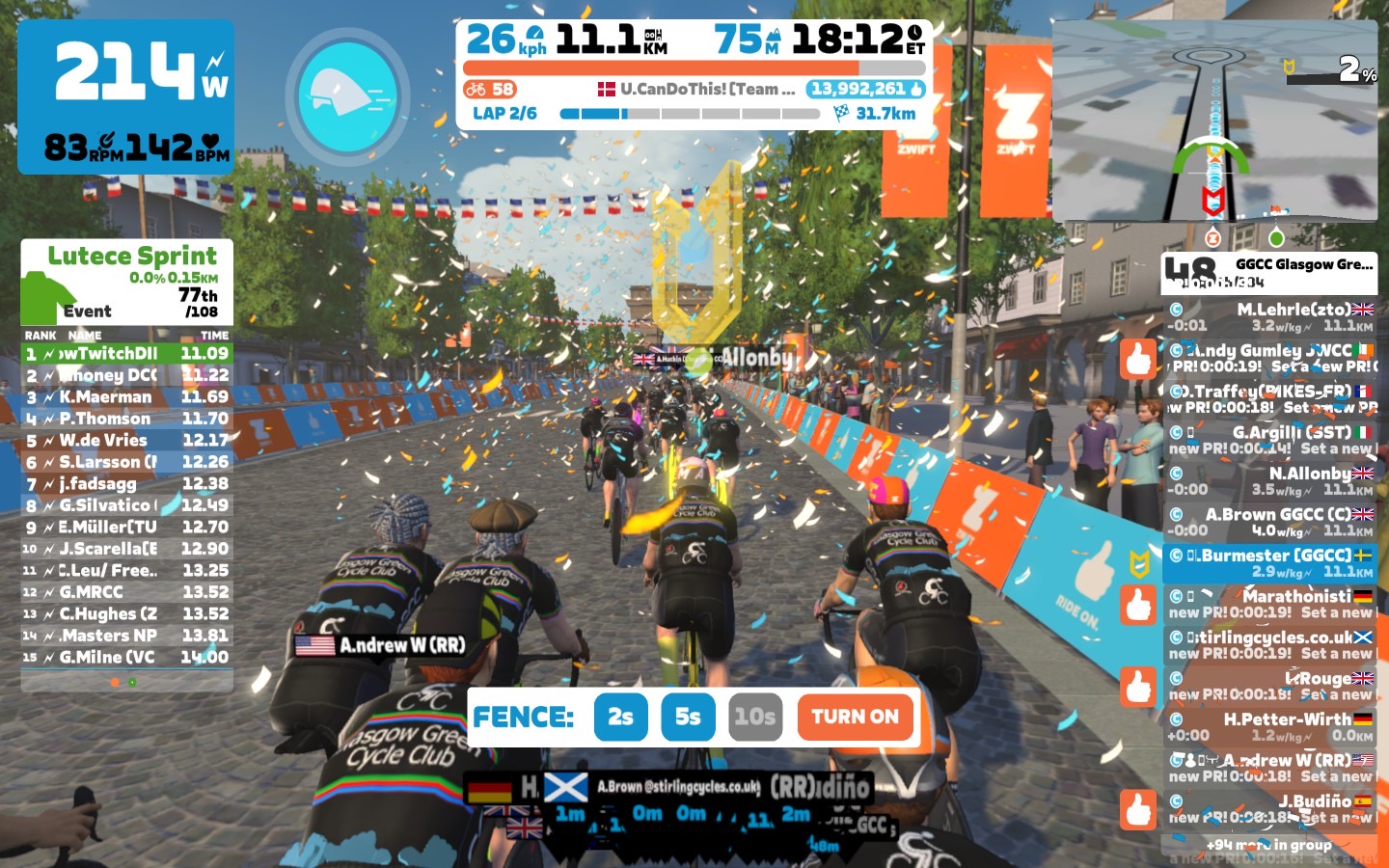This screenshot has width=1389, height=868.
Task: Select rider M.Lehrle in the nearby list
Action: tap(1269, 317)
